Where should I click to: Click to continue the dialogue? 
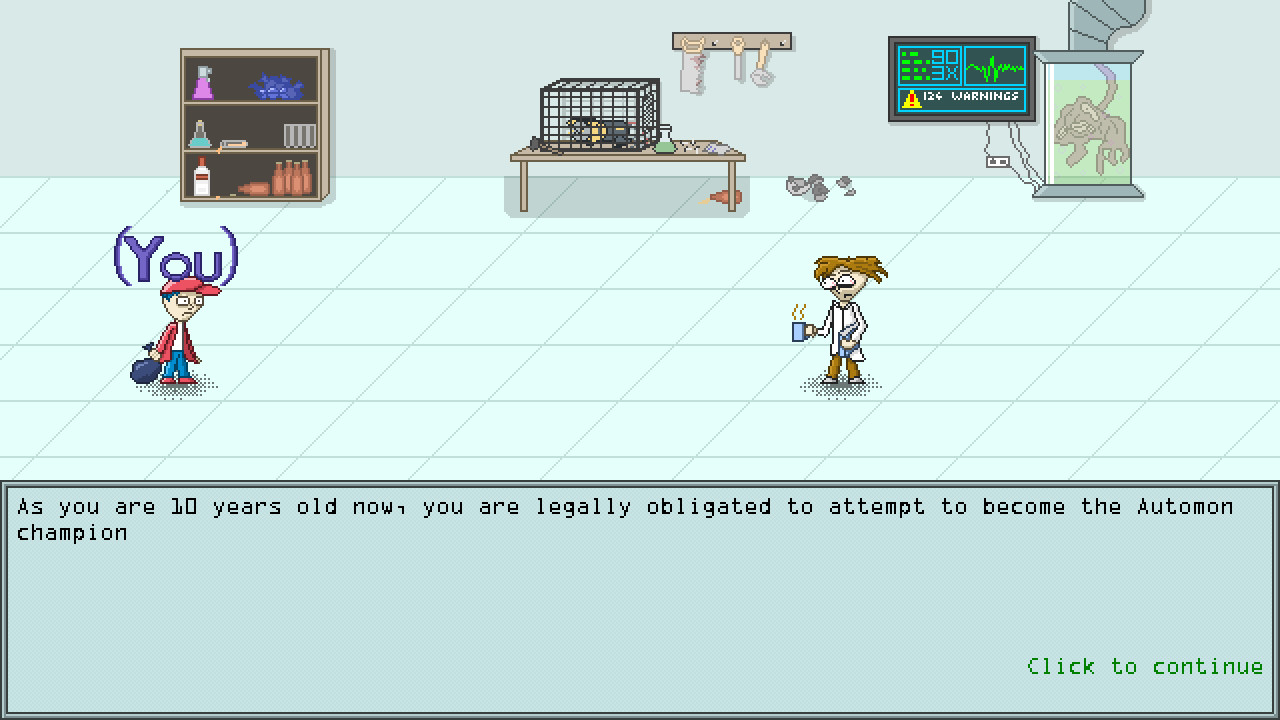[x=1144, y=666]
